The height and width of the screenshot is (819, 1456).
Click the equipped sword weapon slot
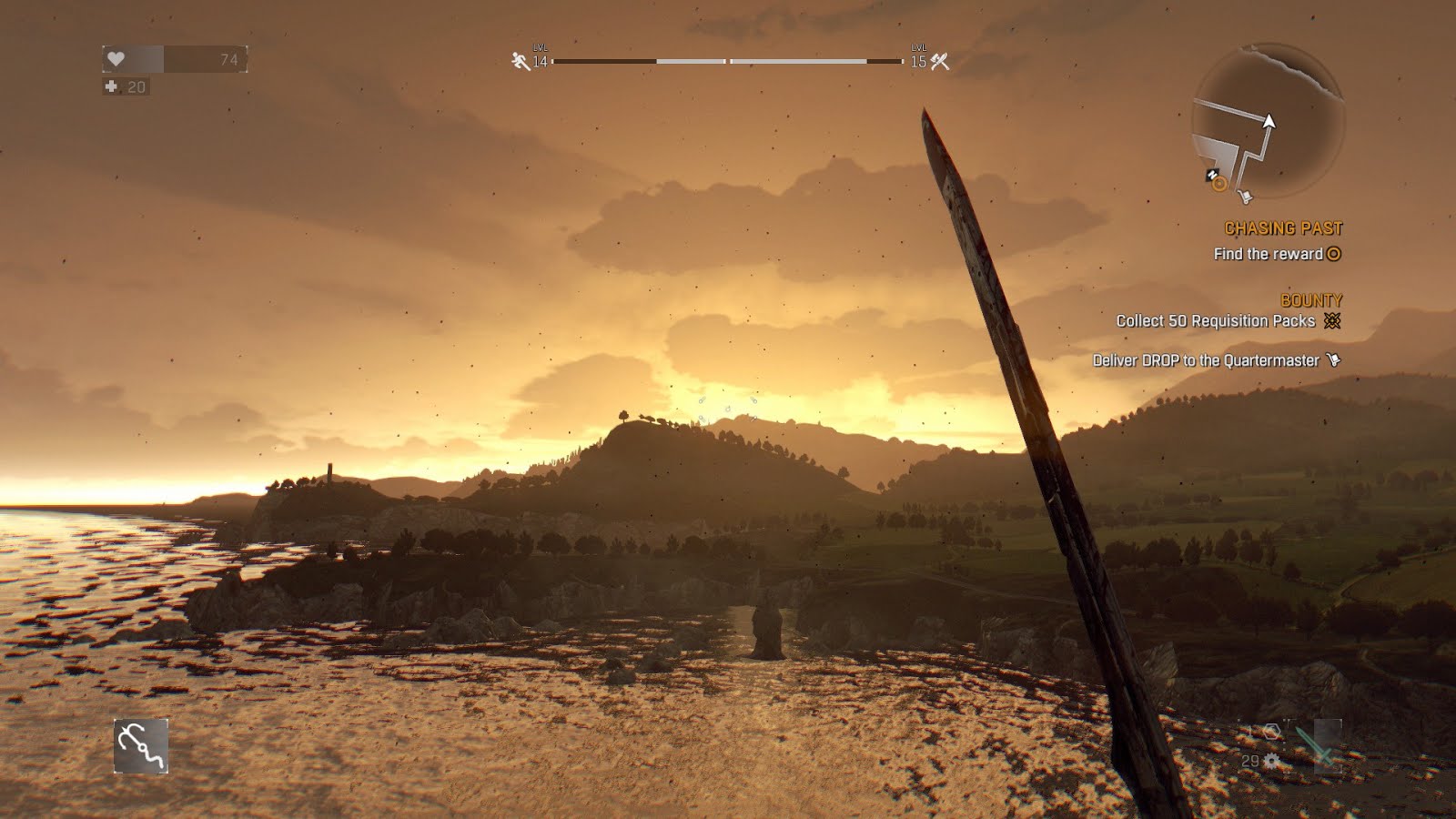click(1317, 745)
